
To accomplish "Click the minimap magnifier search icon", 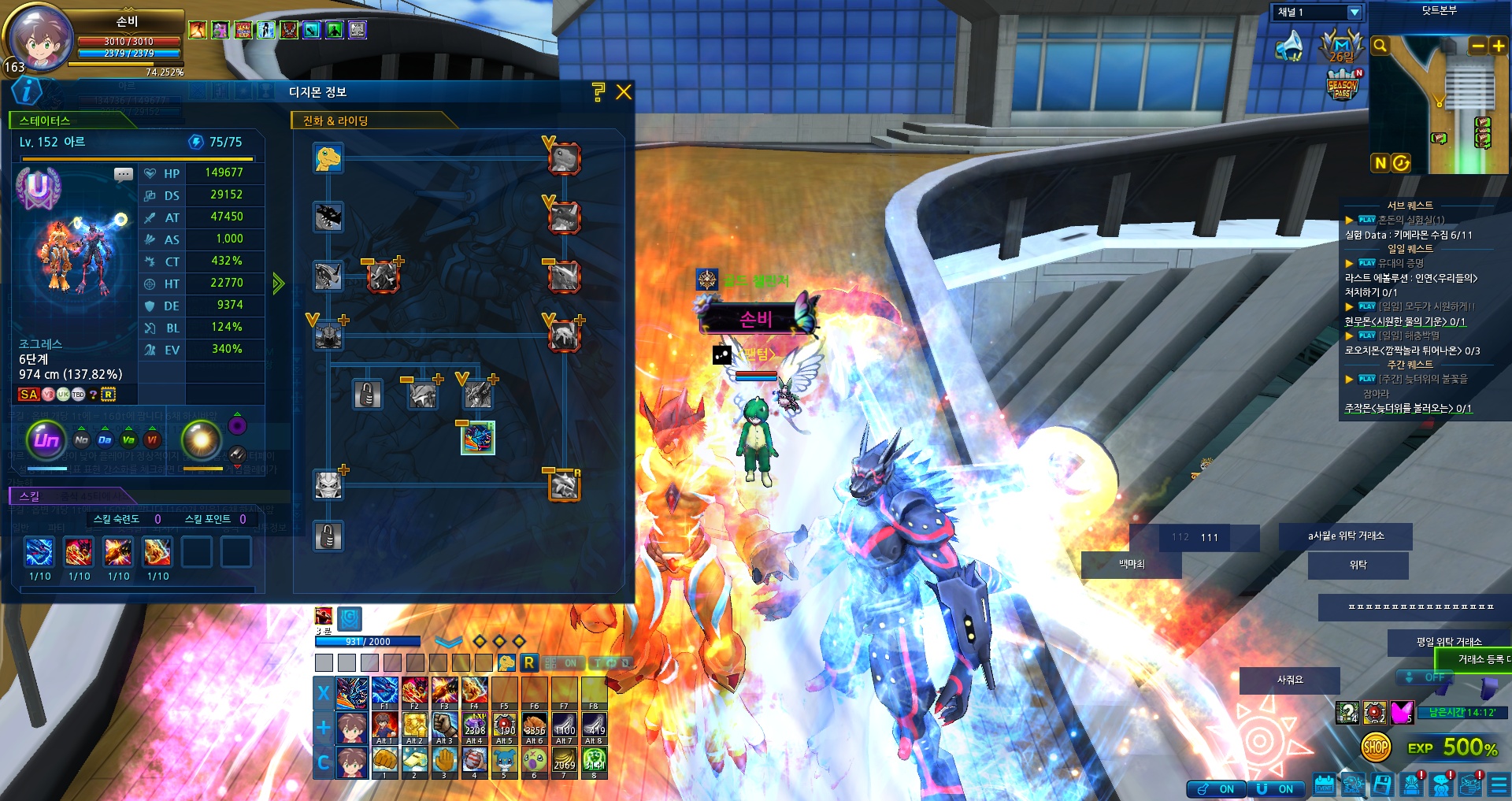I will click(1380, 46).
